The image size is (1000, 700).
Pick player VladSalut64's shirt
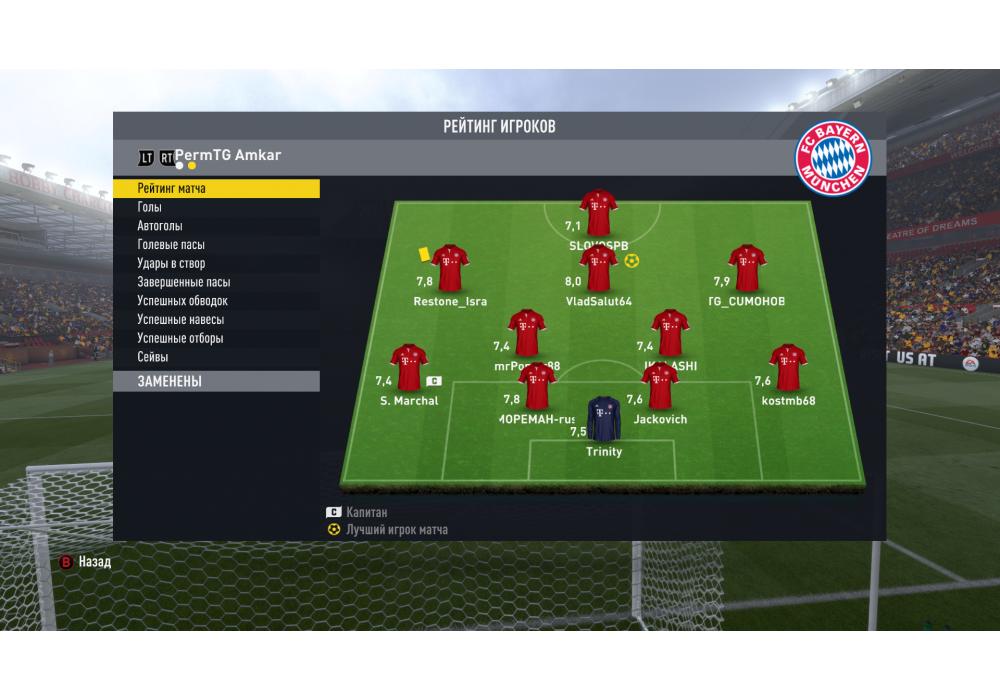tap(598, 268)
